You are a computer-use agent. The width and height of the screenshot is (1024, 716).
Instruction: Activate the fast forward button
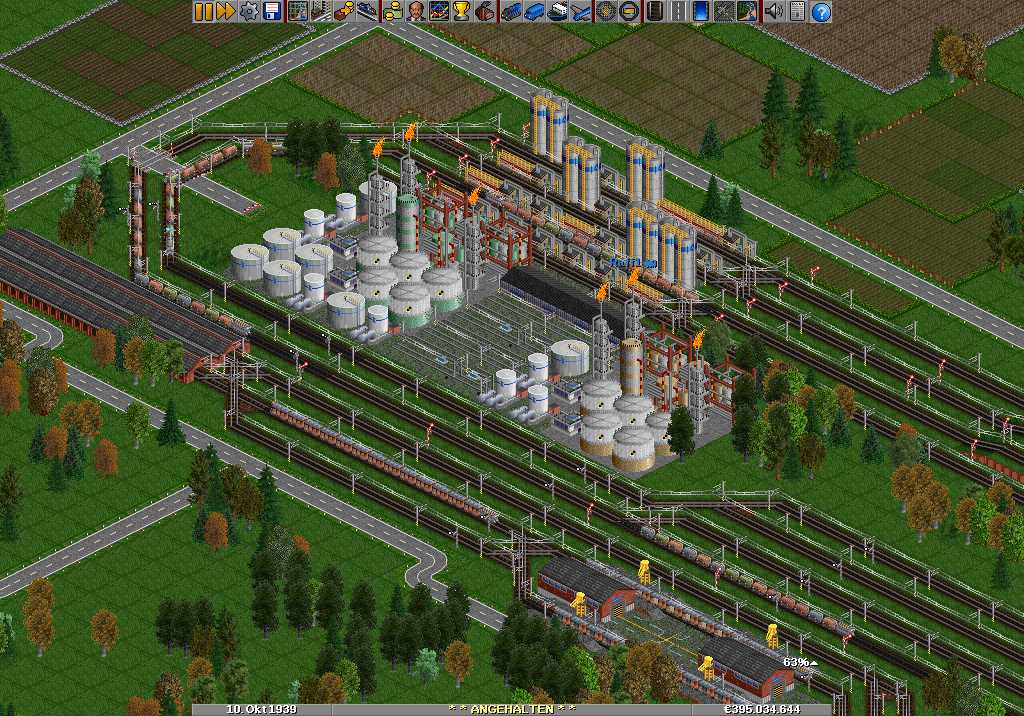pyautogui.click(x=225, y=12)
